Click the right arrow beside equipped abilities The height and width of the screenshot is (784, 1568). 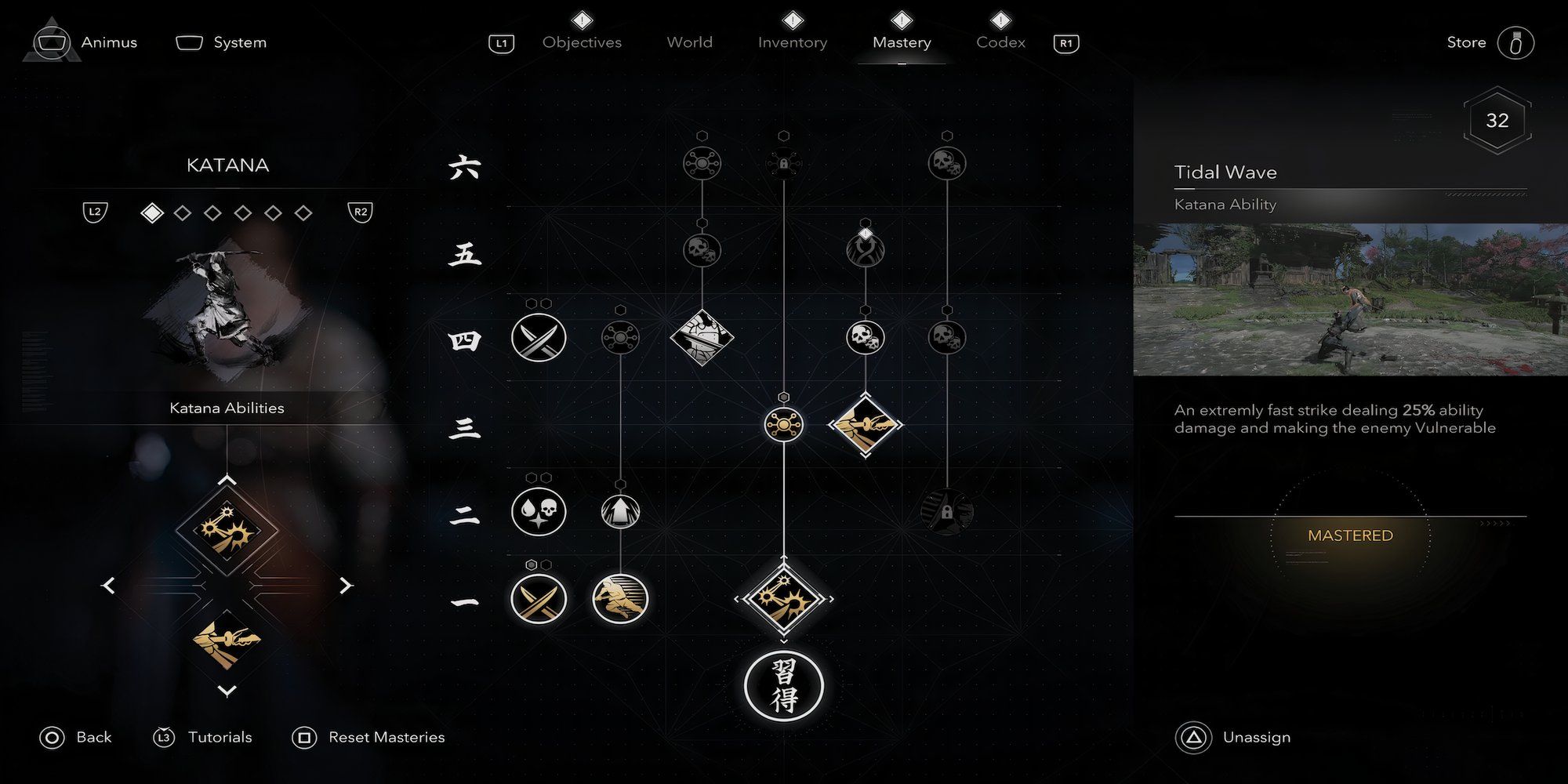coord(346,586)
